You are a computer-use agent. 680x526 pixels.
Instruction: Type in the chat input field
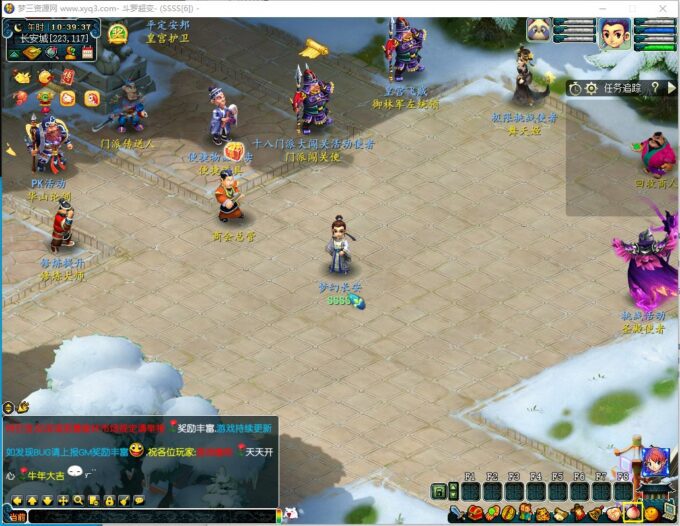[150, 516]
